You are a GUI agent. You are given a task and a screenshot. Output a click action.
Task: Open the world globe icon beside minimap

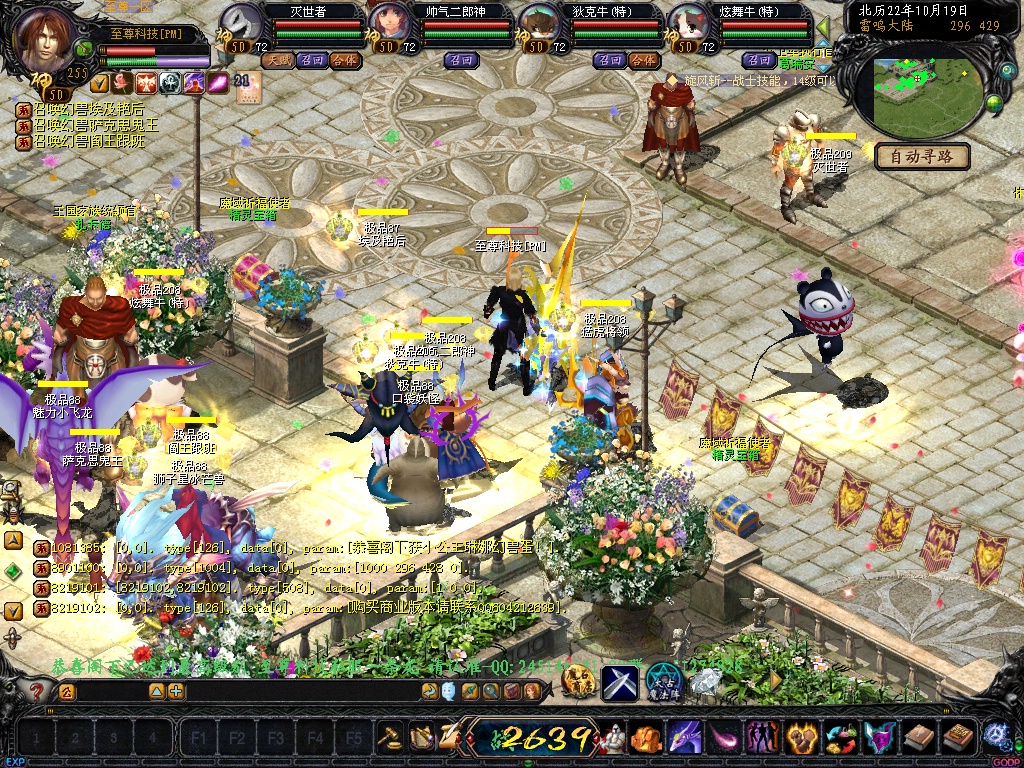click(994, 102)
